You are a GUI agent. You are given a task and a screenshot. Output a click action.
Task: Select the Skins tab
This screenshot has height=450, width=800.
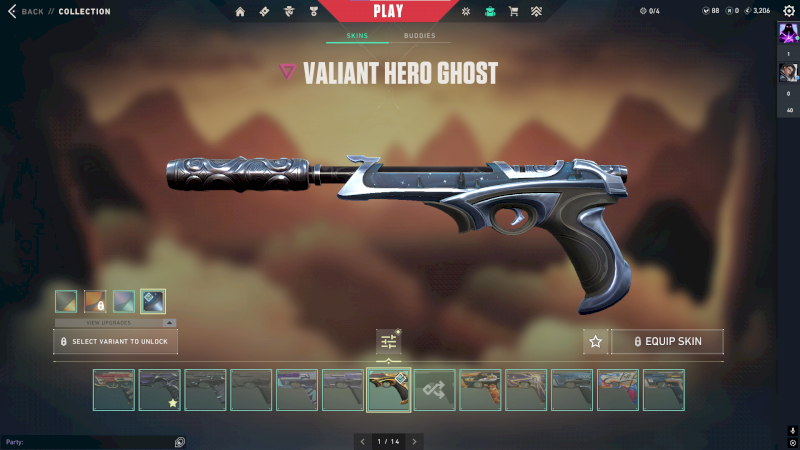click(x=357, y=36)
